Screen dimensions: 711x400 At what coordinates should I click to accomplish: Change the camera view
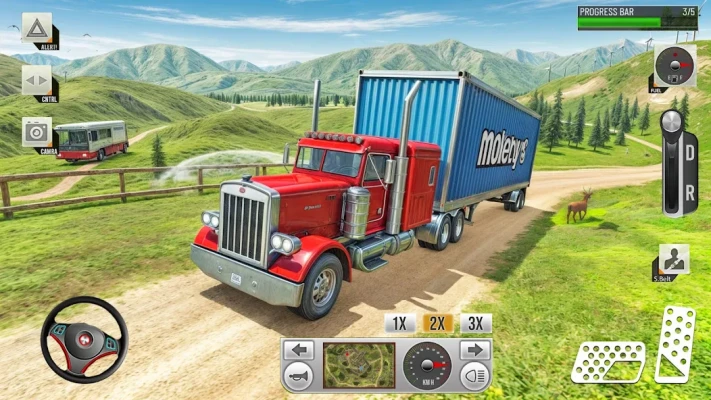click(37, 132)
